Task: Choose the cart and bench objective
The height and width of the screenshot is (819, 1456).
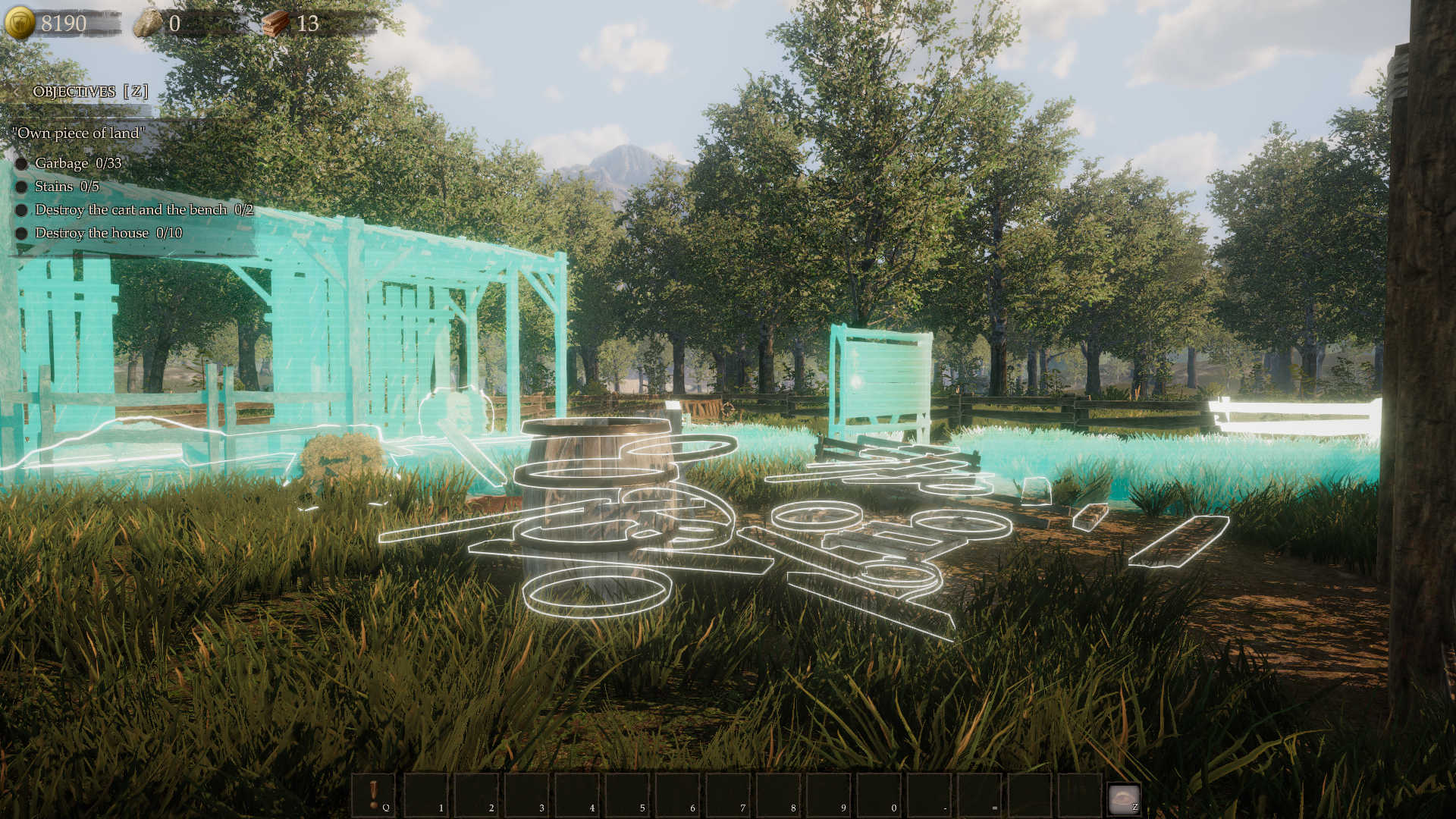Action: 143,210
